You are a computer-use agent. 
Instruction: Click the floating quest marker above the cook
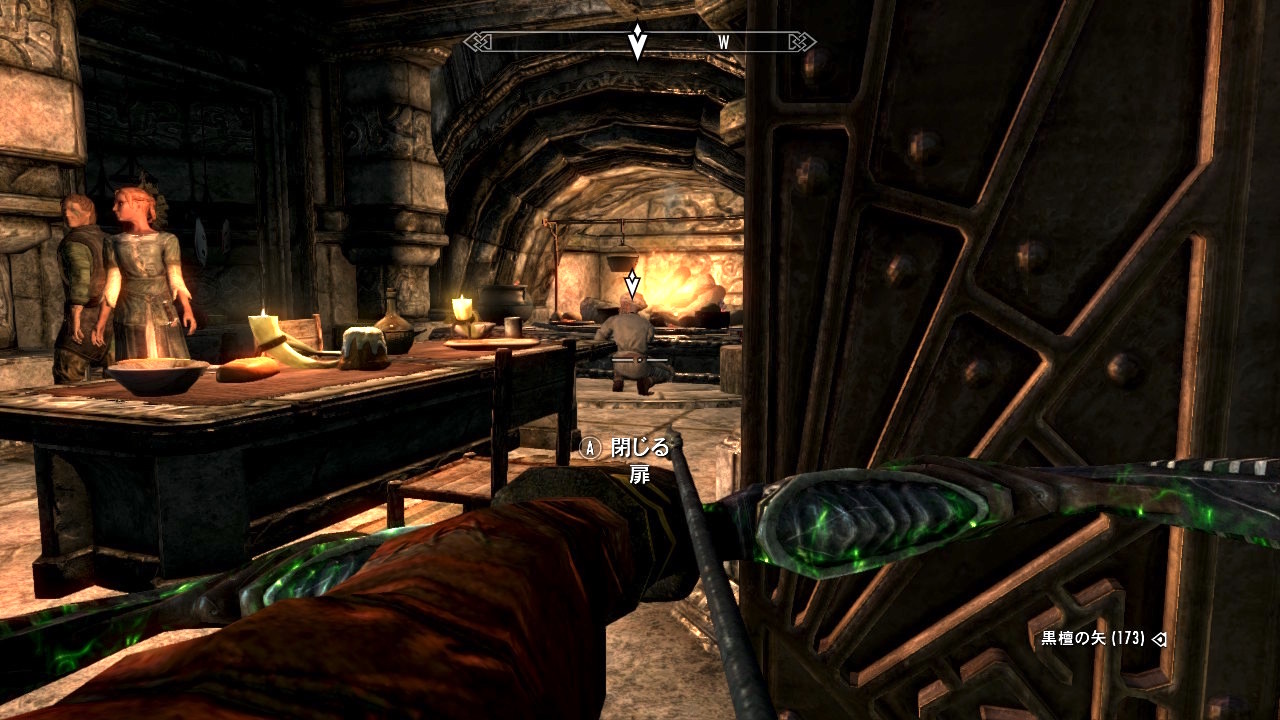coord(631,284)
